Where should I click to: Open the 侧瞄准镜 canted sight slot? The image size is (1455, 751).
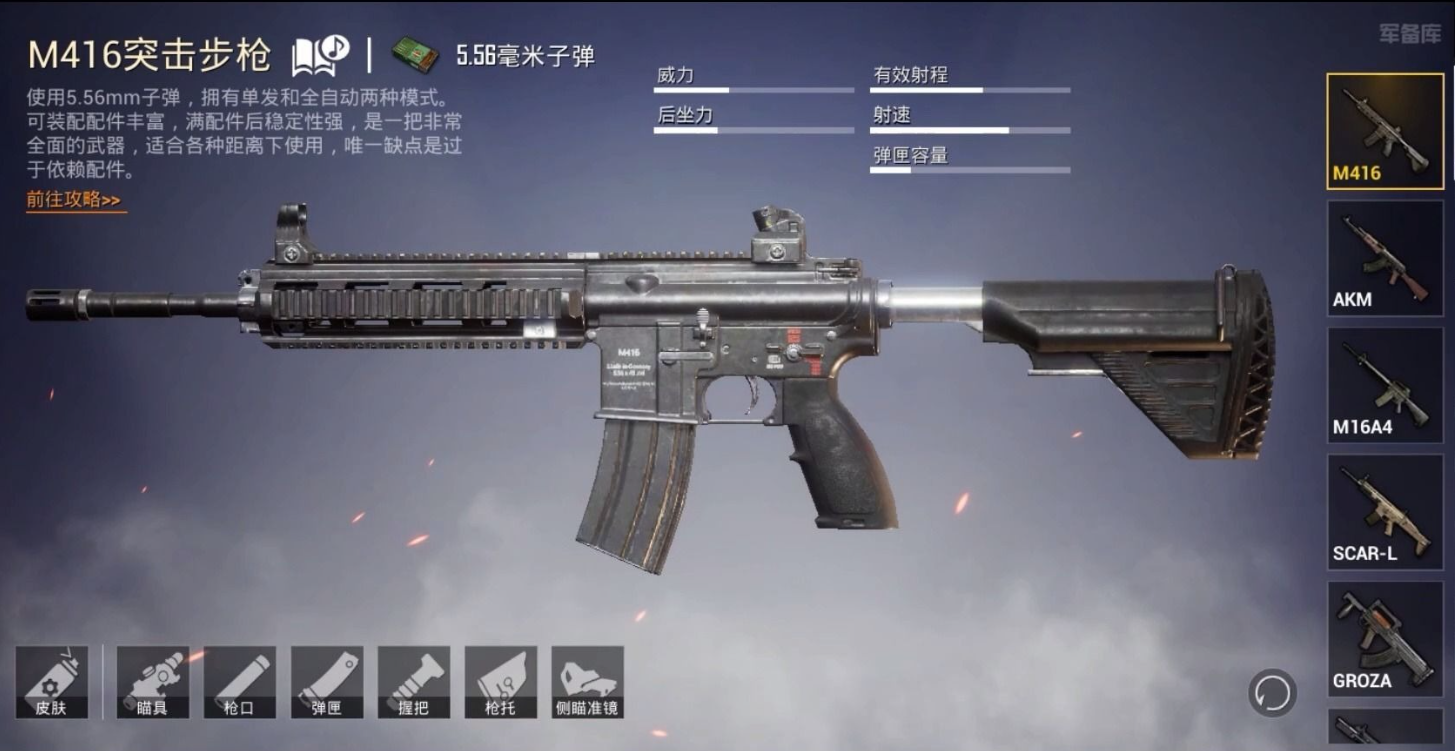click(587, 681)
